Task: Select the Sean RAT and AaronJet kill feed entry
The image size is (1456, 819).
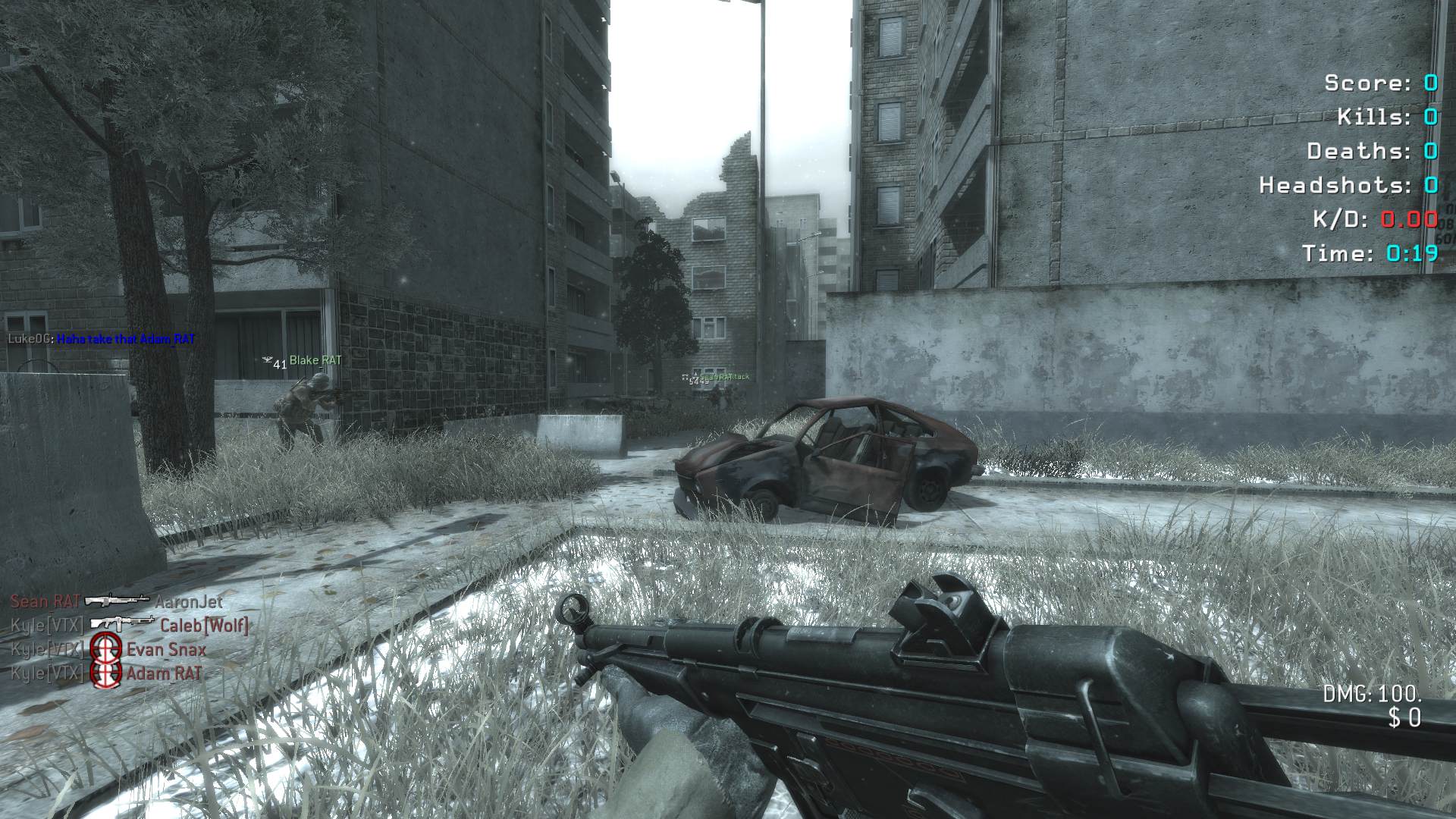Action: [117, 601]
